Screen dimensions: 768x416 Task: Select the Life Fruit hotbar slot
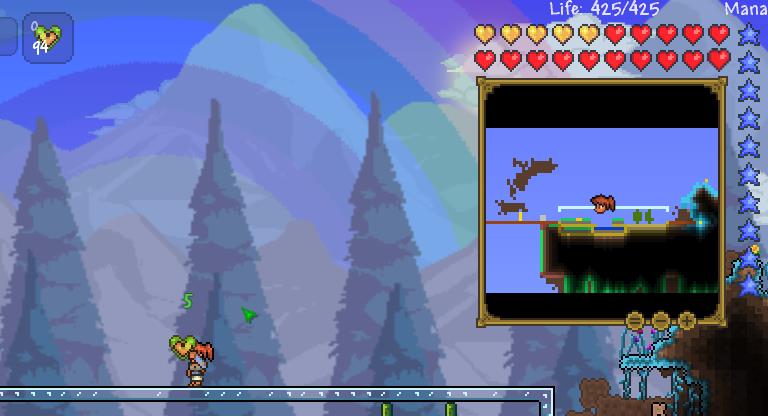pos(47,38)
